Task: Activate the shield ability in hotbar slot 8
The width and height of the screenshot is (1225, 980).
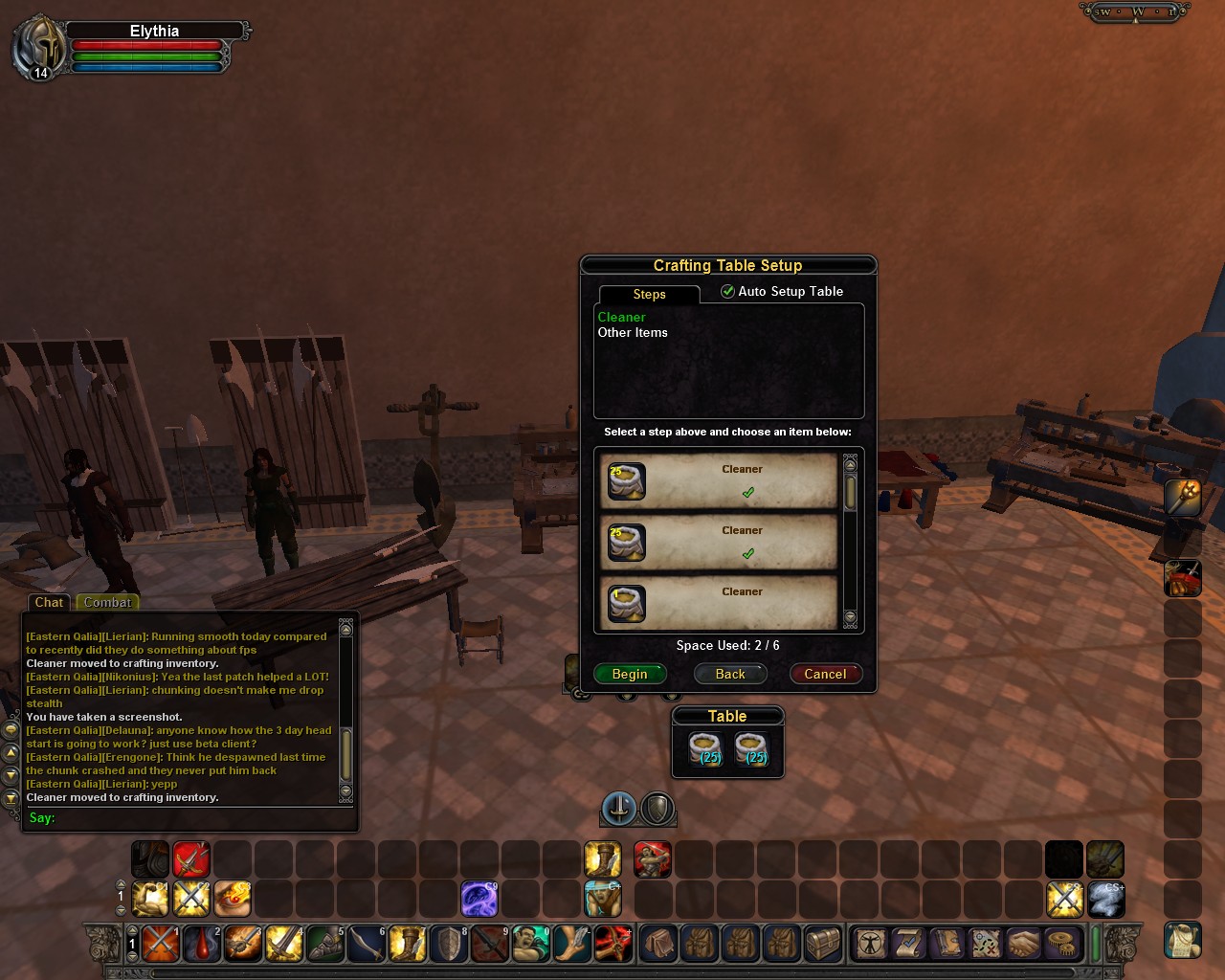Action: pyautogui.click(x=449, y=944)
